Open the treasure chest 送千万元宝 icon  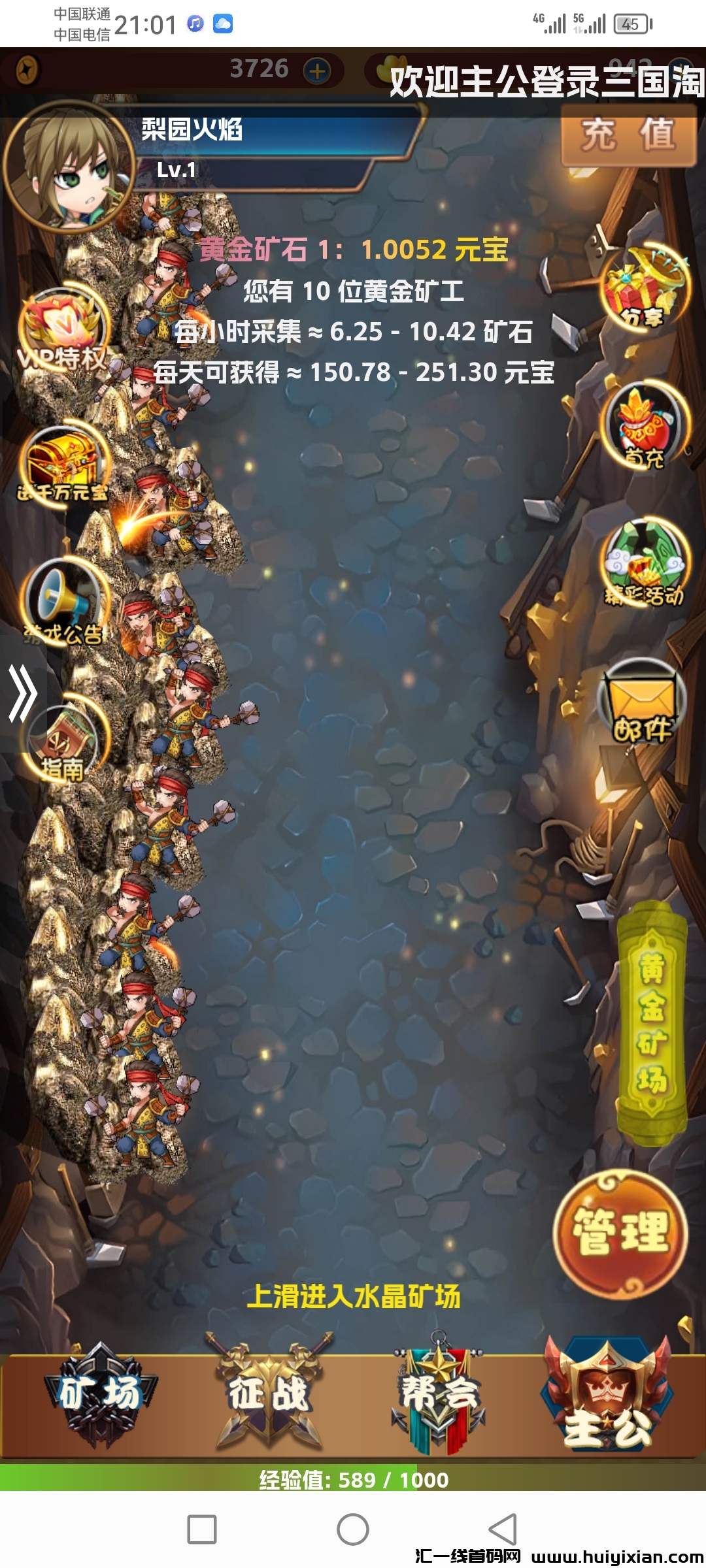pyautogui.click(x=63, y=464)
